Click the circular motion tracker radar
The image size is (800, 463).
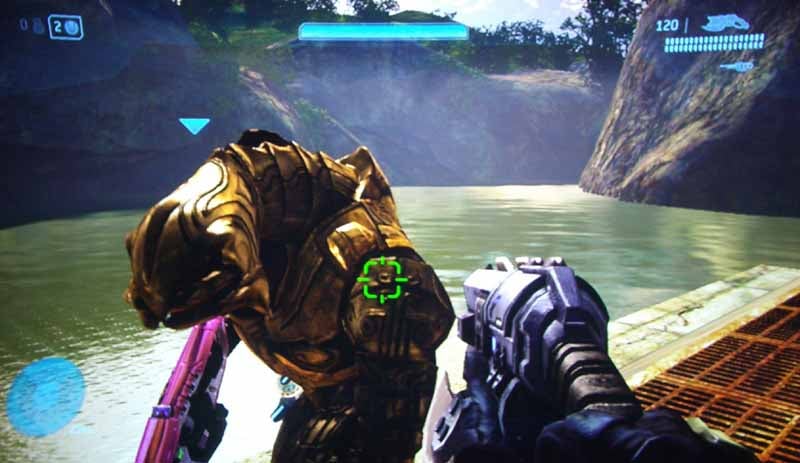(45, 396)
